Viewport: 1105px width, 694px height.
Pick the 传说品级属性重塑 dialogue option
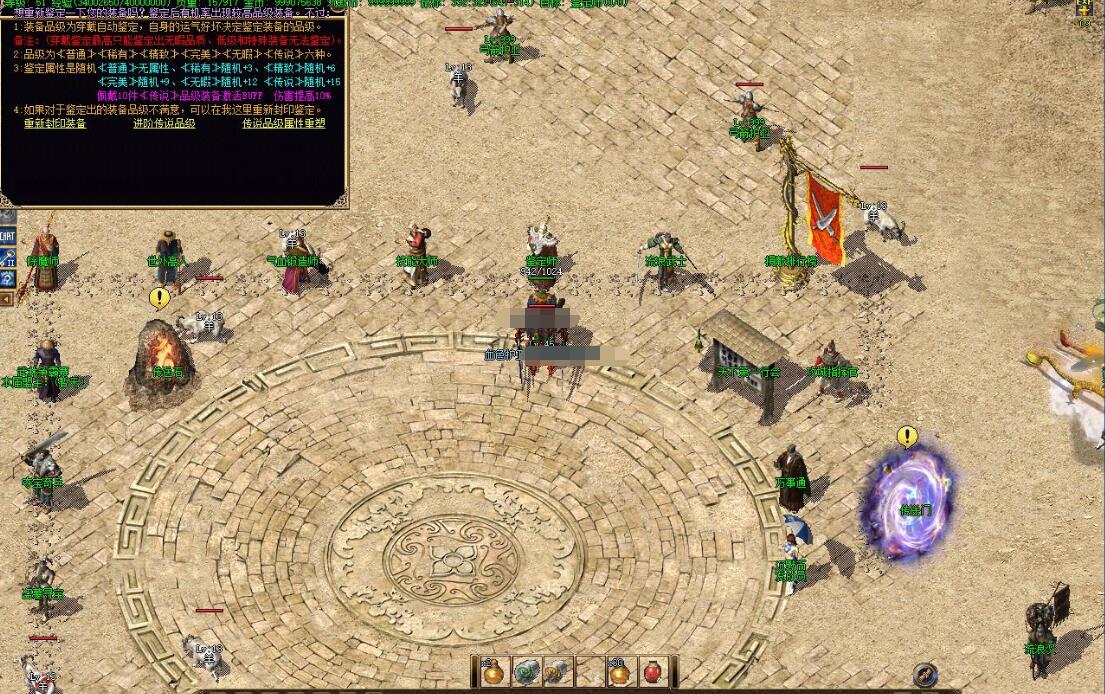(x=284, y=124)
